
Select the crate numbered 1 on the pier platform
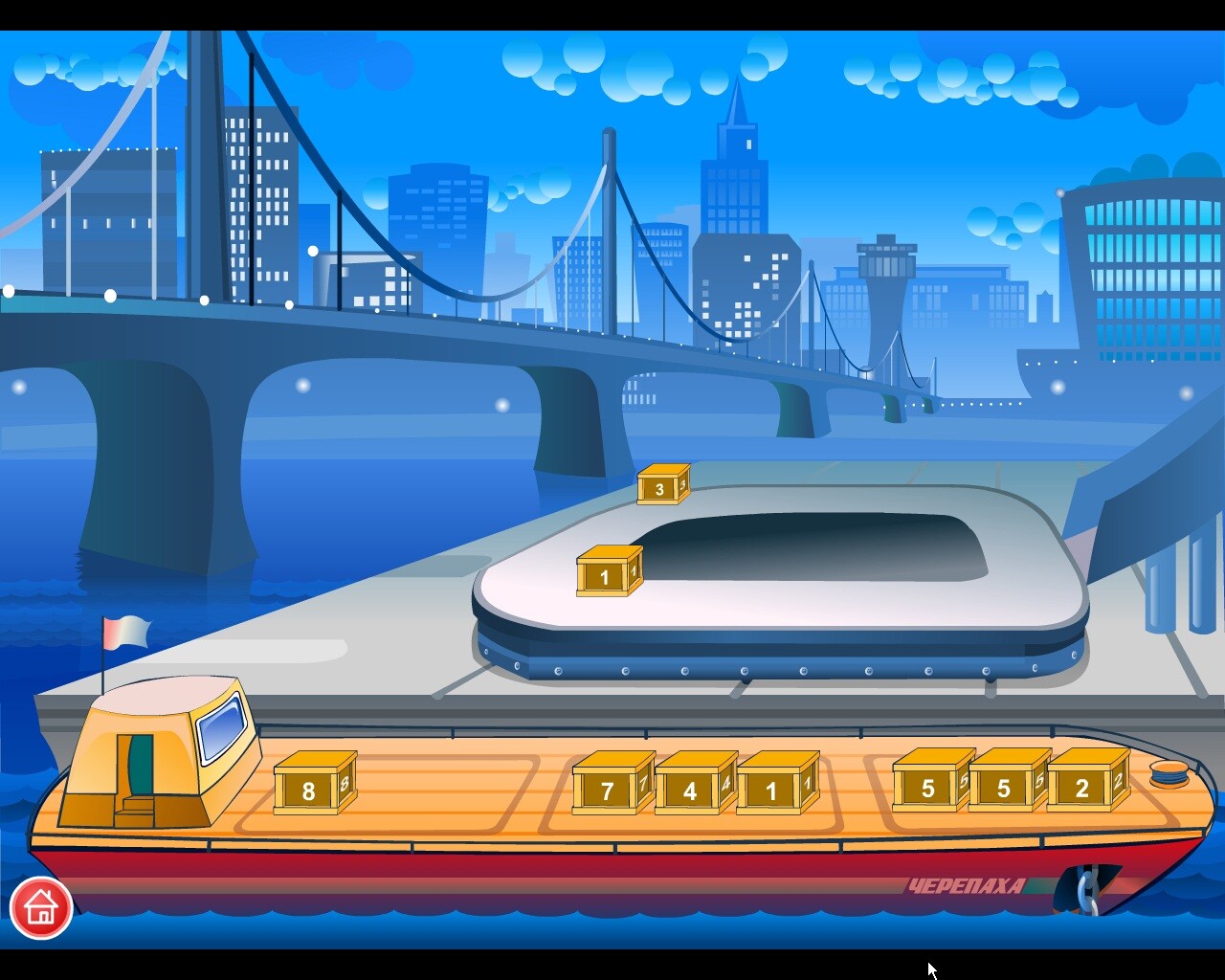pos(605,575)
